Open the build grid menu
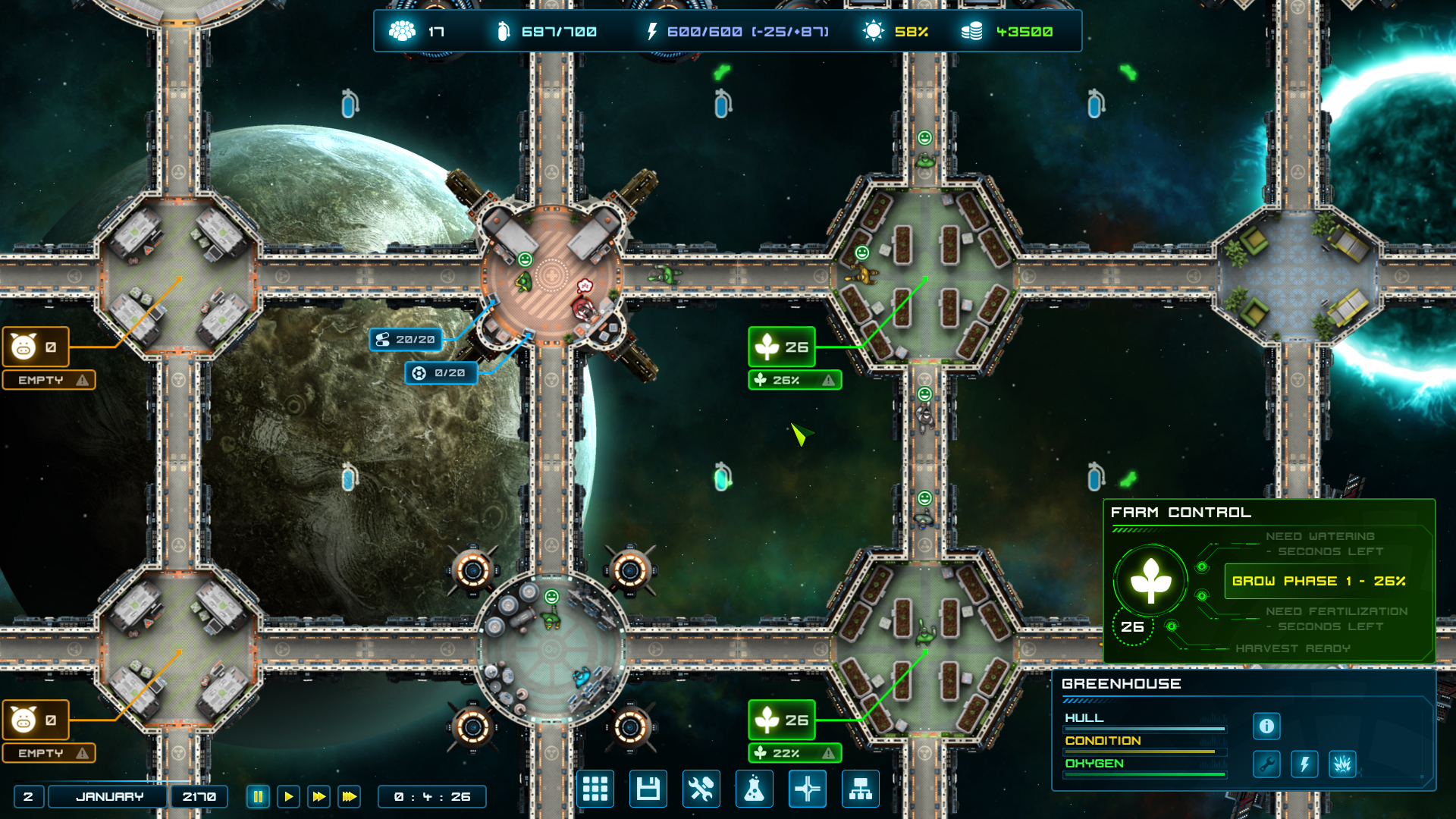This screenshot has height=819, width=1456. (595, 789)
